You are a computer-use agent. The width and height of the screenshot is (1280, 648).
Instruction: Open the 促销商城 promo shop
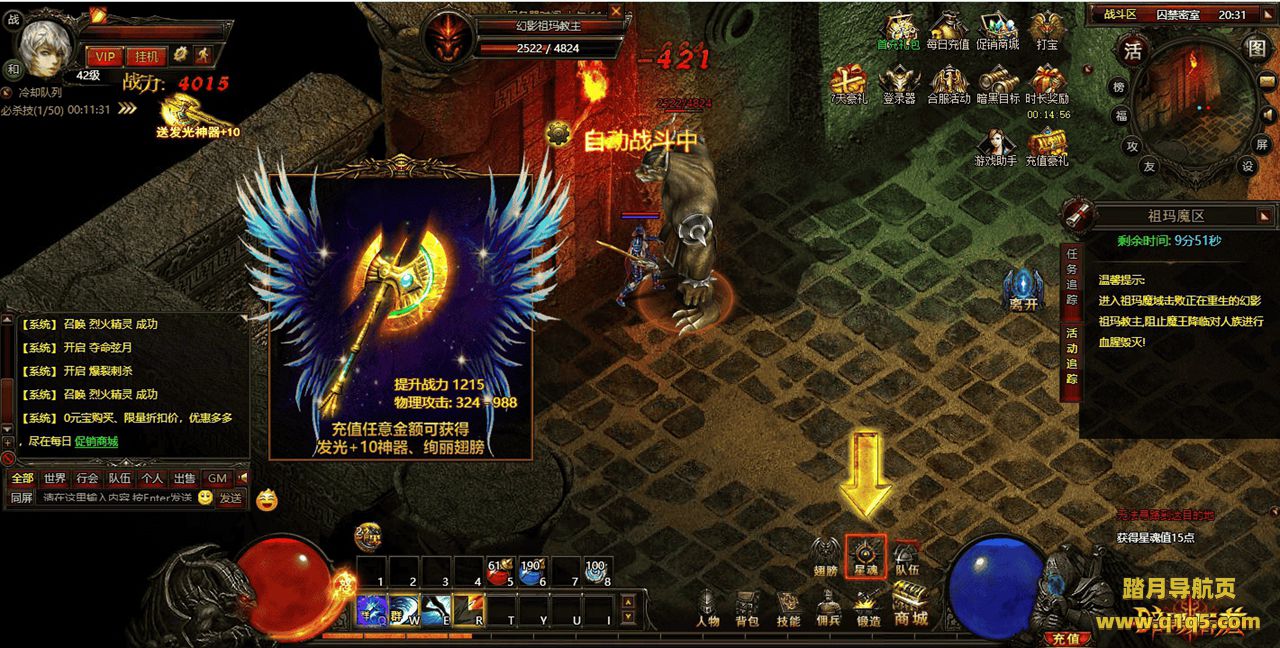coord(997,28)
